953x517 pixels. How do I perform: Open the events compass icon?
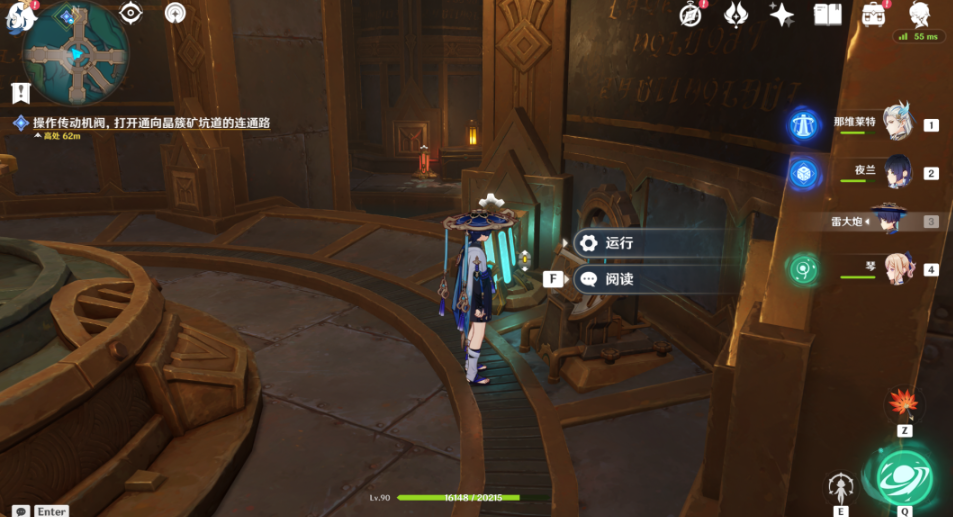coord(690,14)
